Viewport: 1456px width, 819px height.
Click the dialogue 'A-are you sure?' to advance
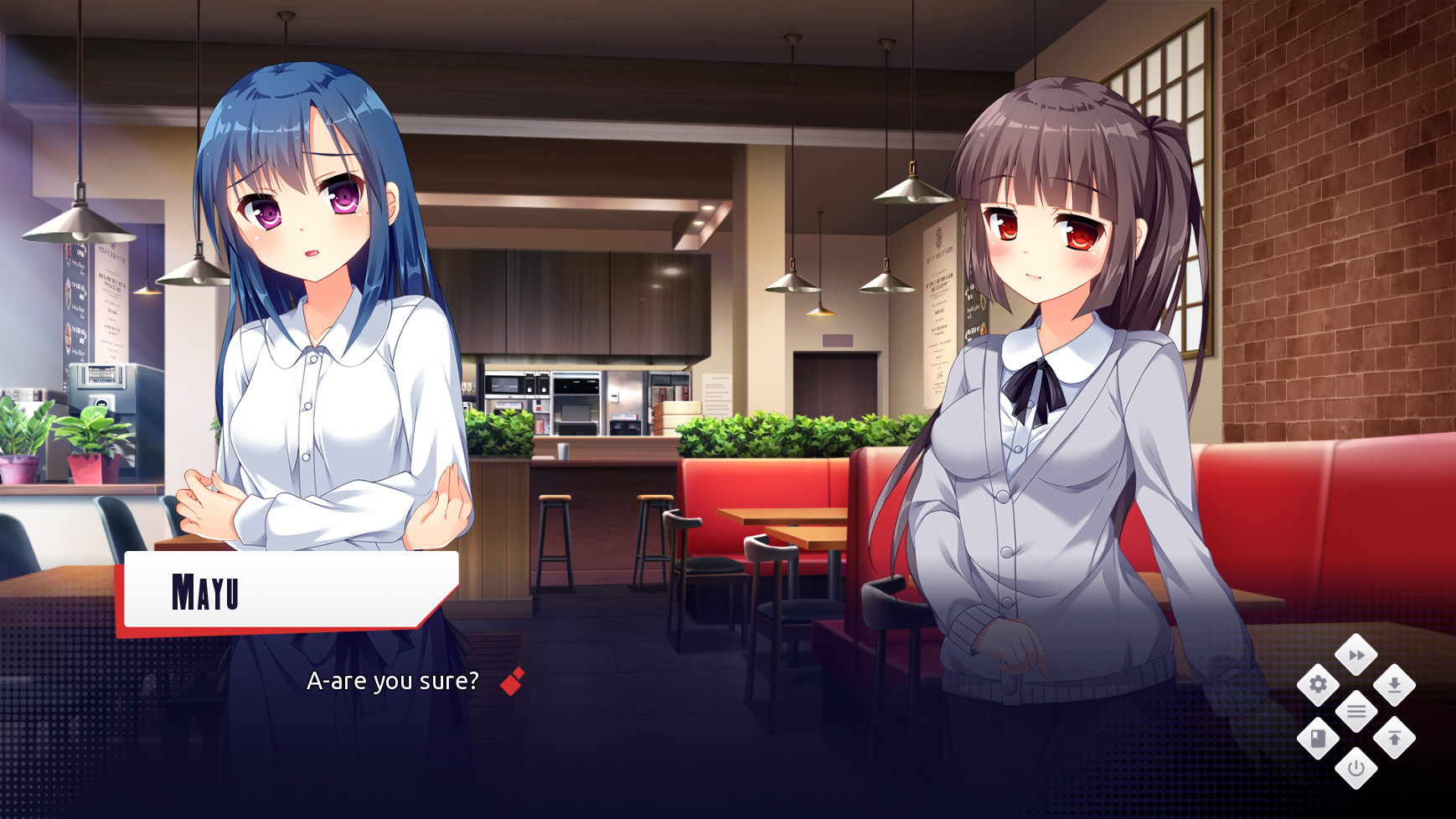(x=394, y=681)
